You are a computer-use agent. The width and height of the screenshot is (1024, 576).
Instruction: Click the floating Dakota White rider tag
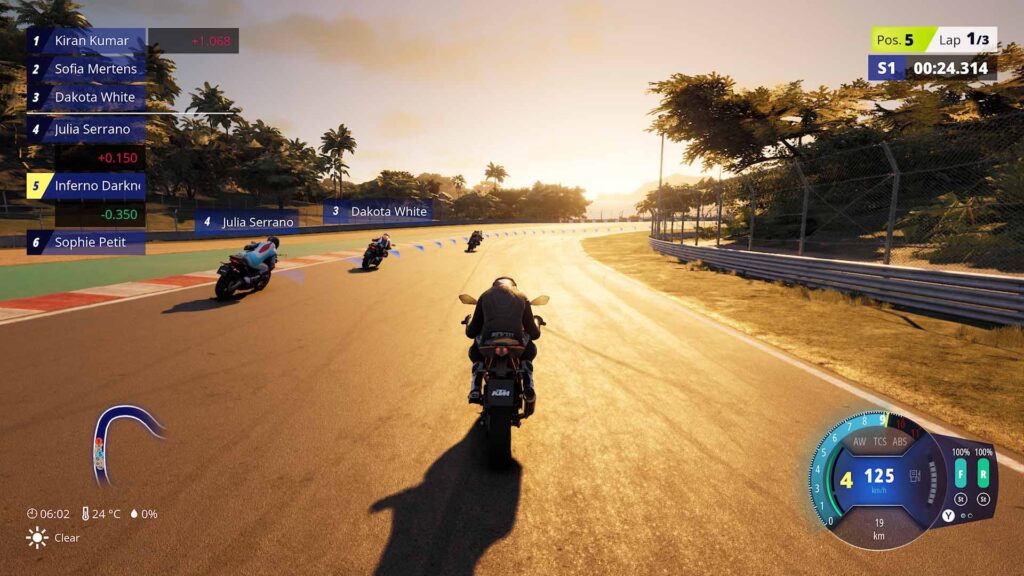[x=378, y=212]
